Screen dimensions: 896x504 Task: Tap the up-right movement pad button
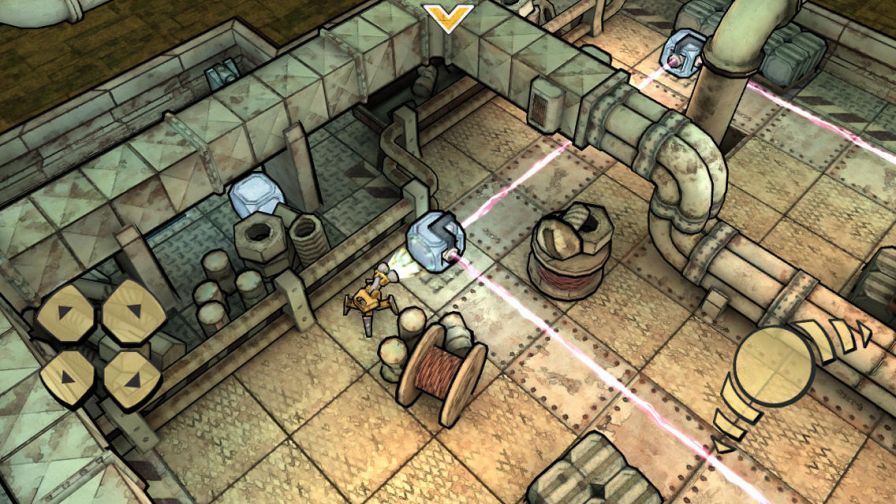coord(133,311)
